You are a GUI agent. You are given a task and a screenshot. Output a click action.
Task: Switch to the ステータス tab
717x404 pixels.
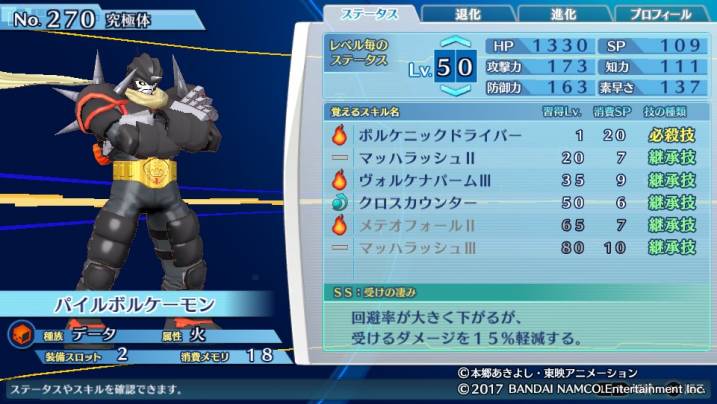[370, 14]
